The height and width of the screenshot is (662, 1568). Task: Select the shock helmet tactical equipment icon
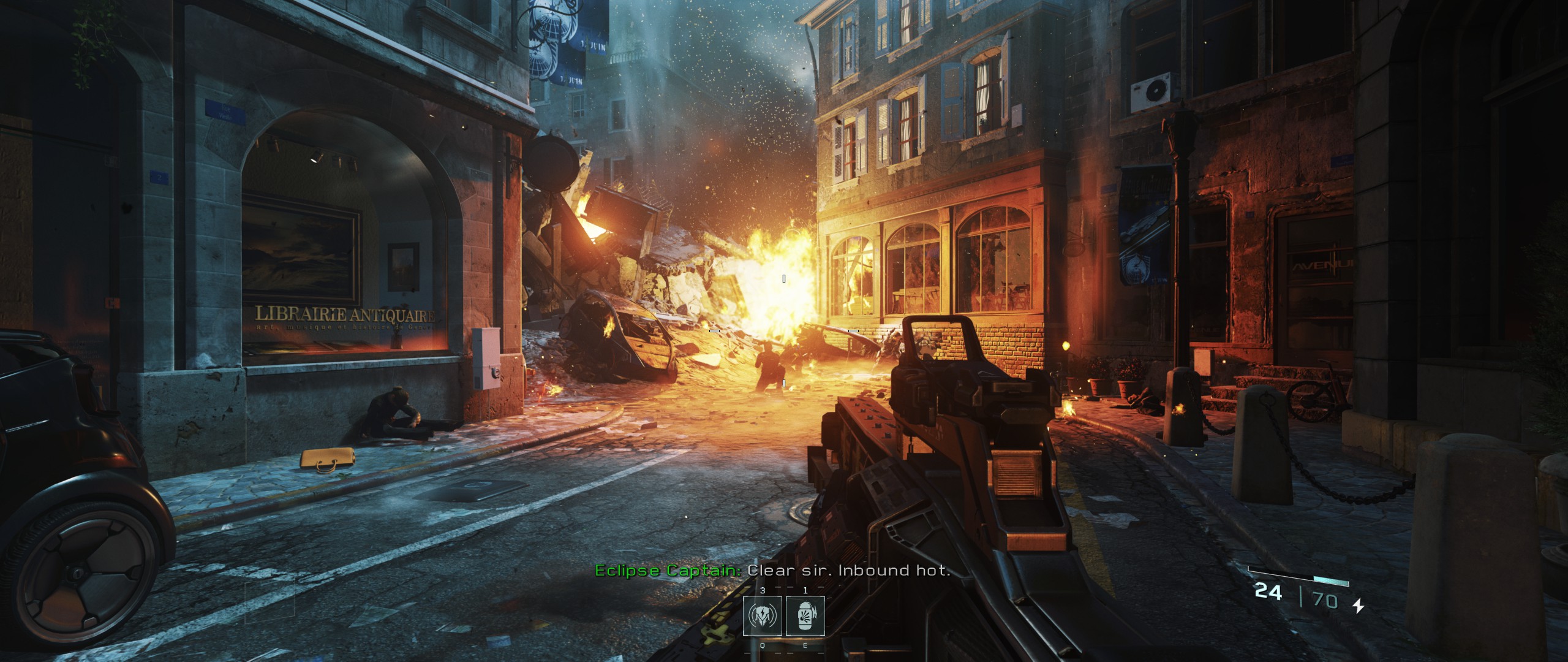(762, 616)
